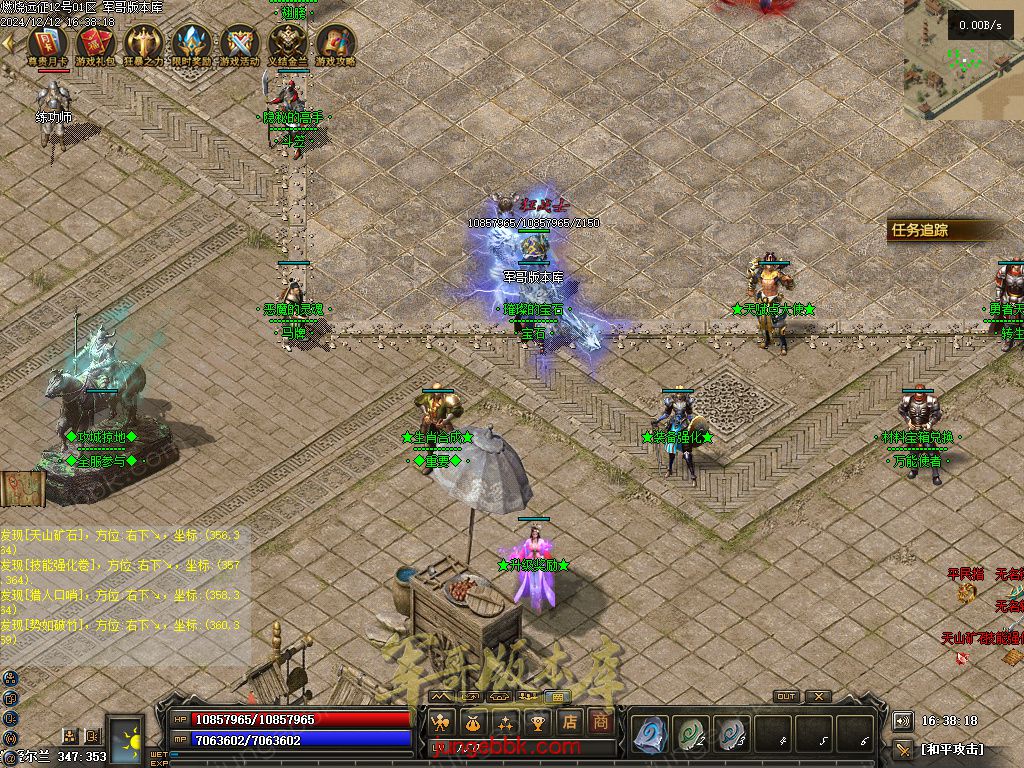Viewport: 1024px width, 768px height.
Task: Open the 游戏攻略 game guide
Action: point(335,44)
